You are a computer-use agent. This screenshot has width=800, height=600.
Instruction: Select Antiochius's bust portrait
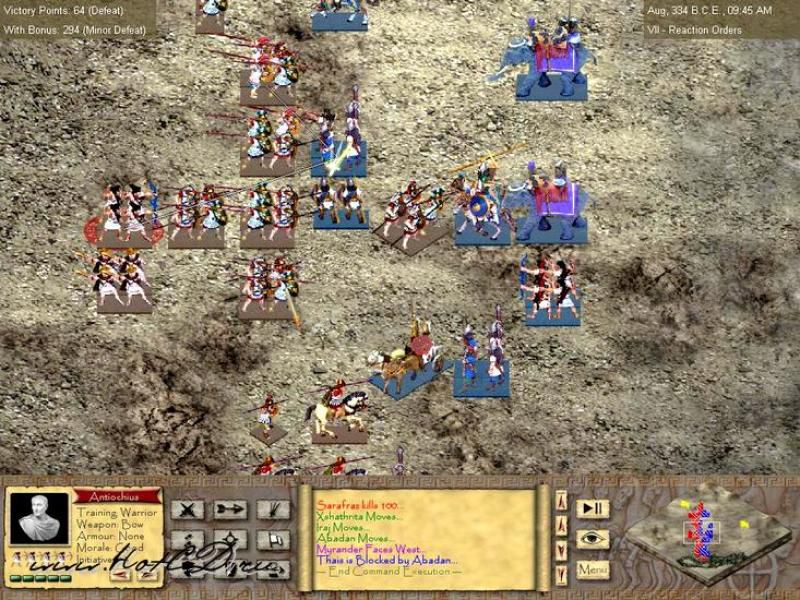coord(39,520)
